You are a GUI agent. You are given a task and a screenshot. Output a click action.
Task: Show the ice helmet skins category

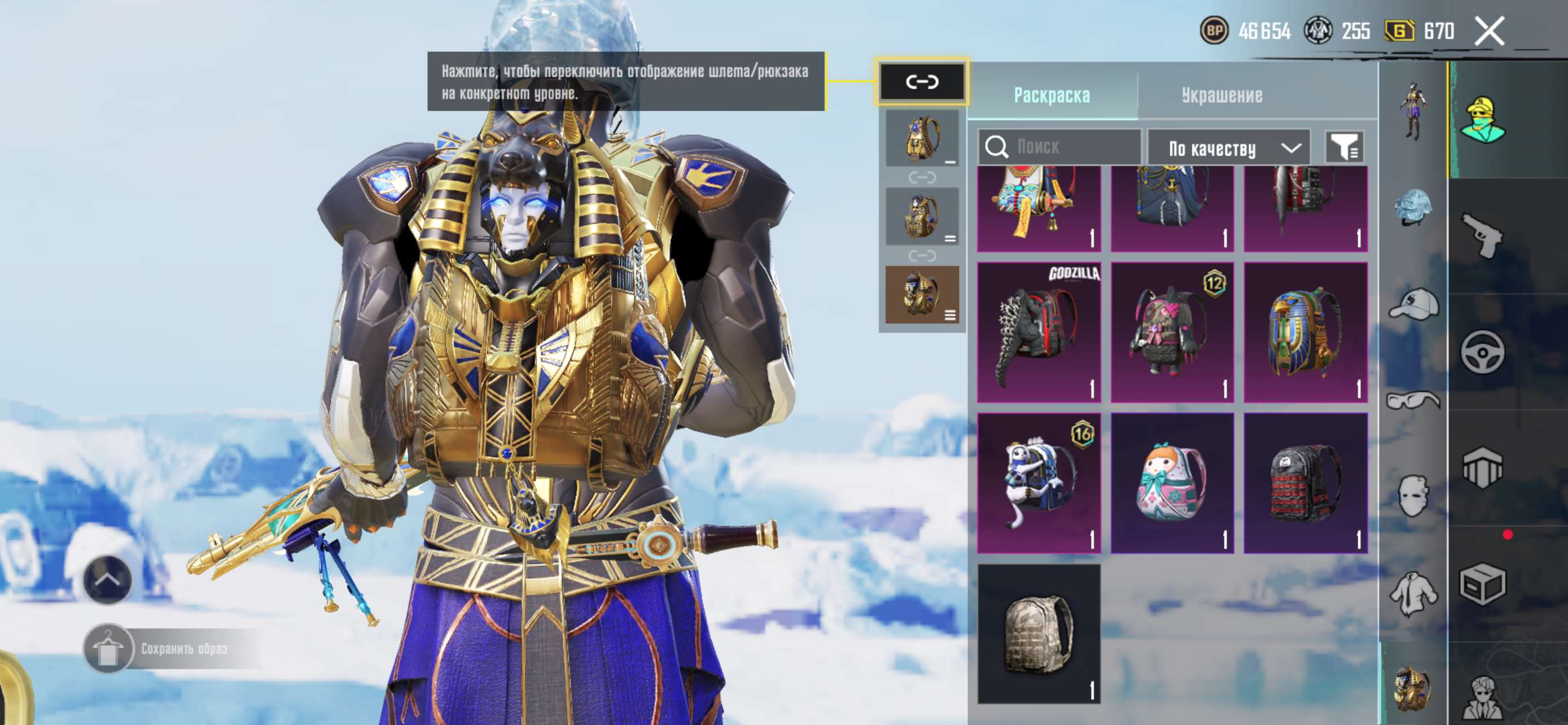coord(1413,207)
